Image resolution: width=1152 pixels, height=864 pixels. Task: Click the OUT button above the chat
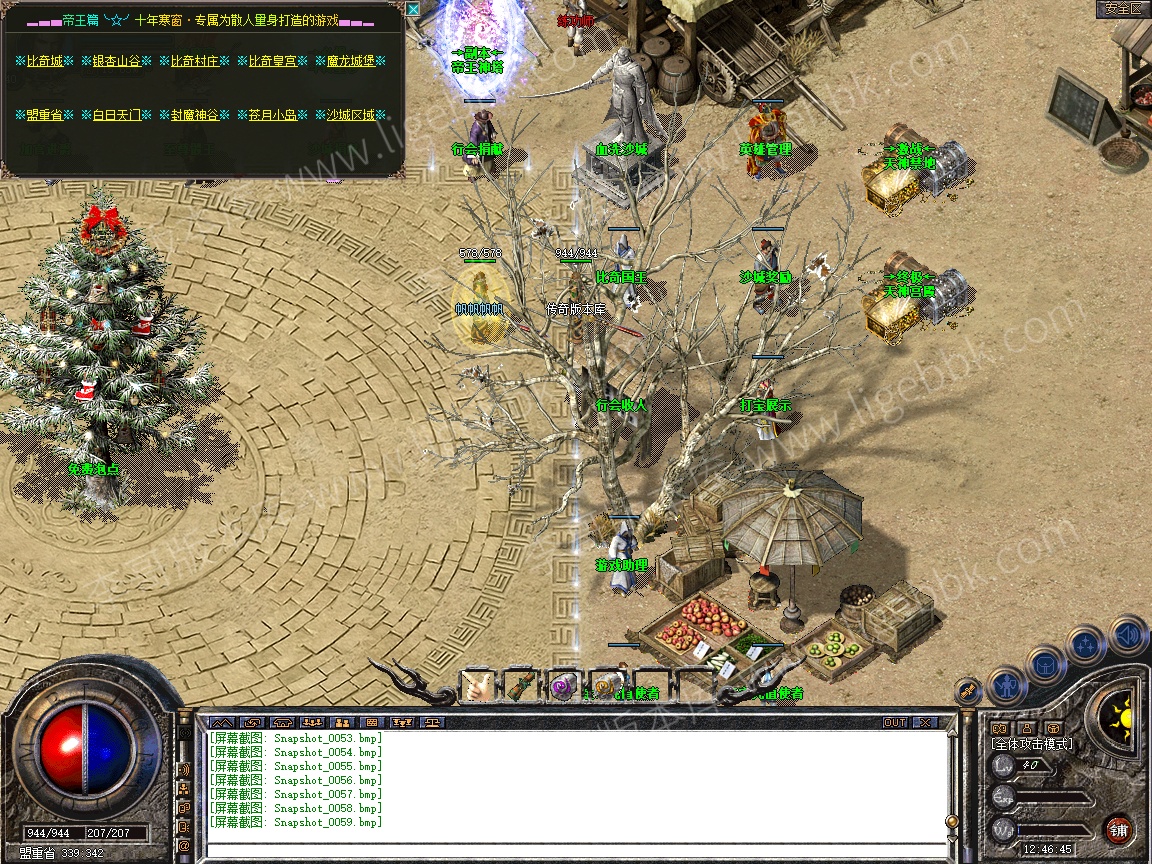tap(894, 722)
